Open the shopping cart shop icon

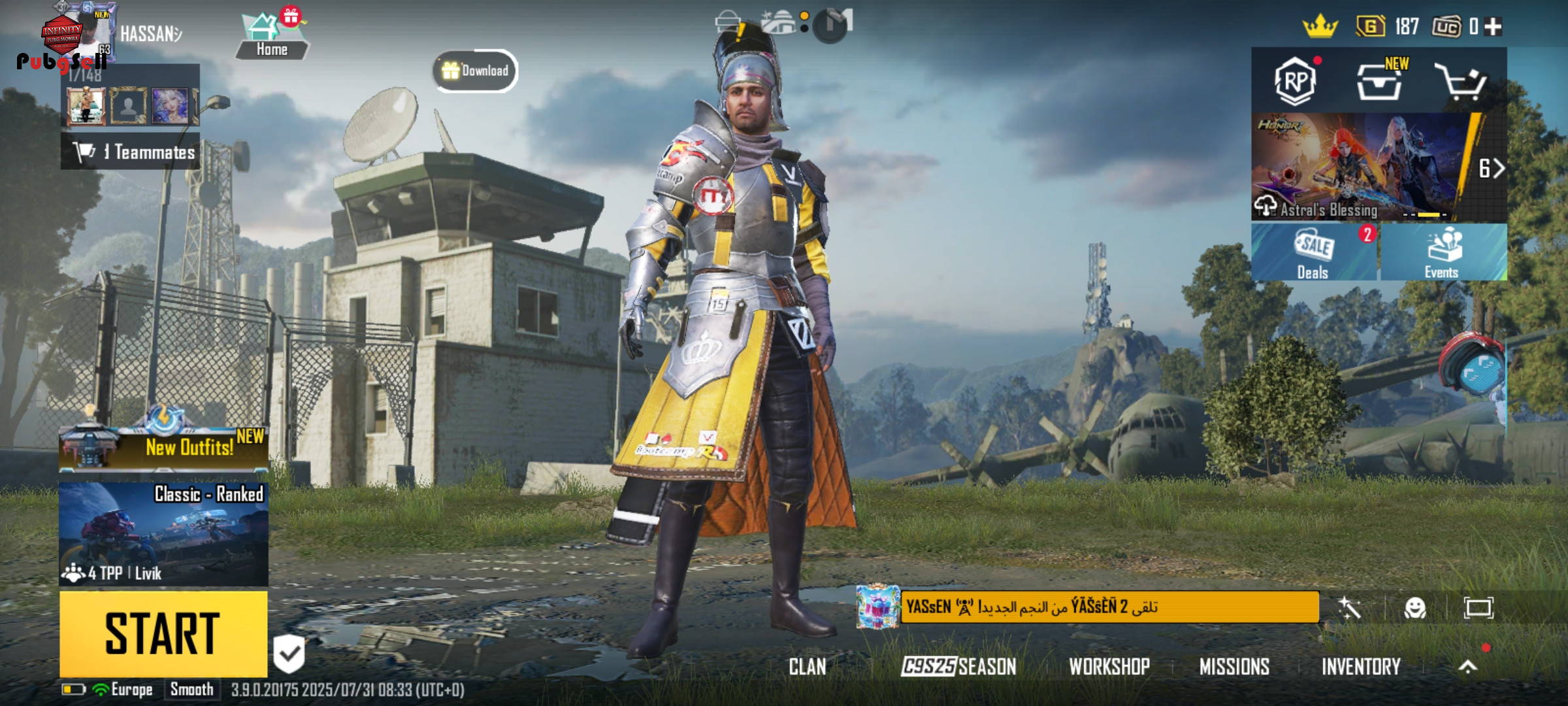(x=1461, y=82)
